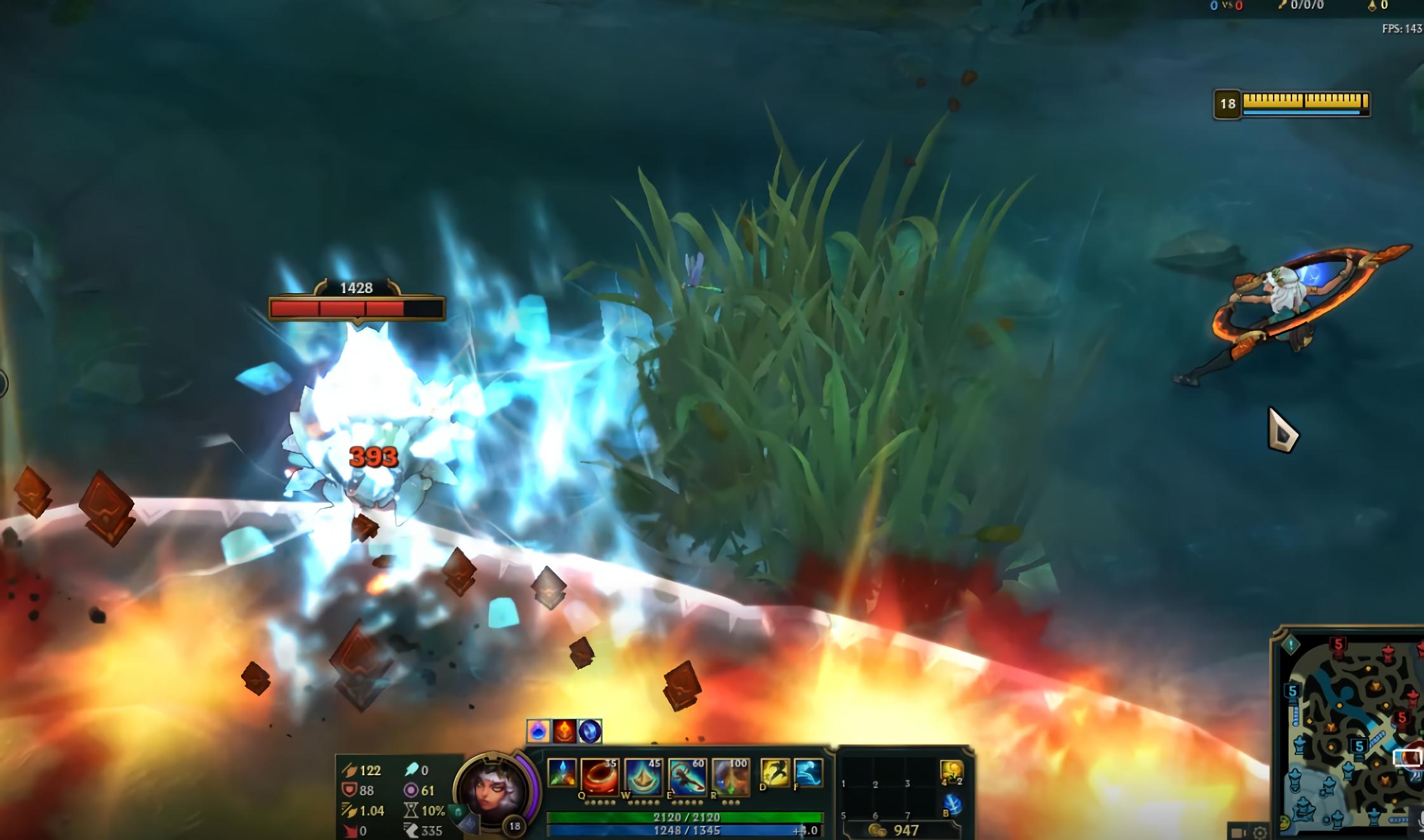
Task: Inspect the dark blue orb buff icon
Action: pyautogui.click(x=590, y=732)
